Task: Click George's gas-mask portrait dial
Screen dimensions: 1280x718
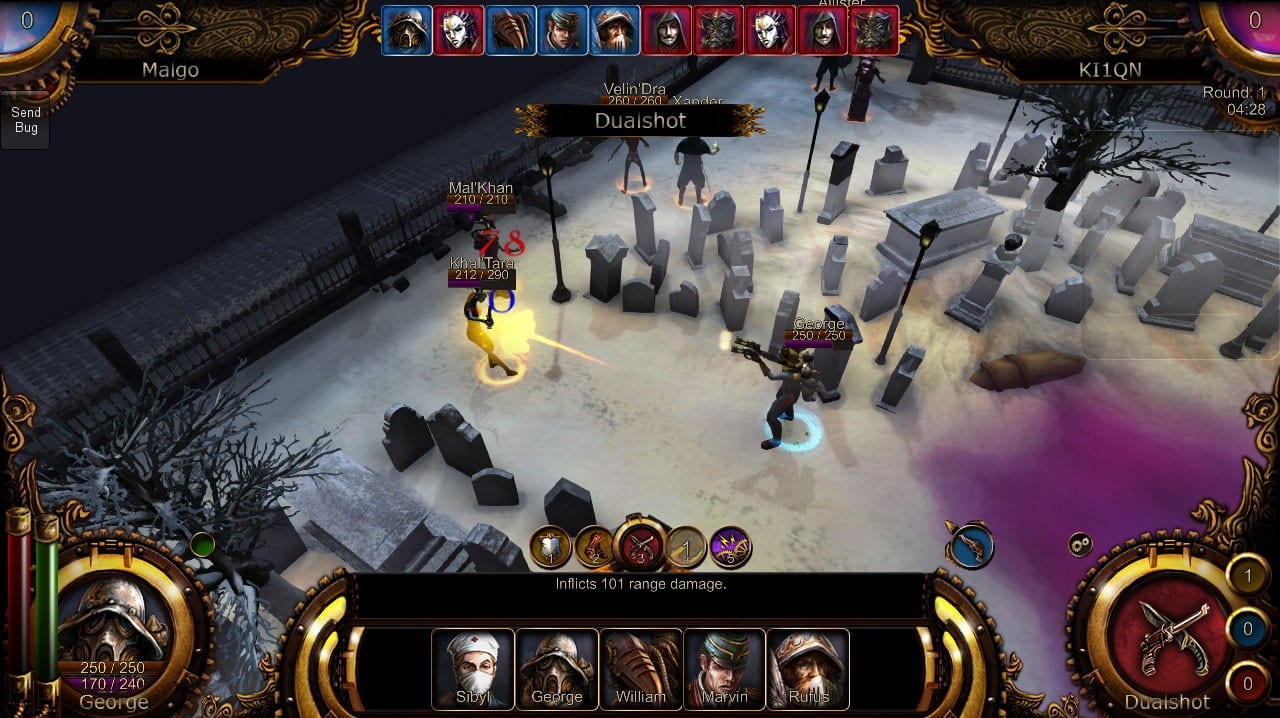Action: (113, 623)
